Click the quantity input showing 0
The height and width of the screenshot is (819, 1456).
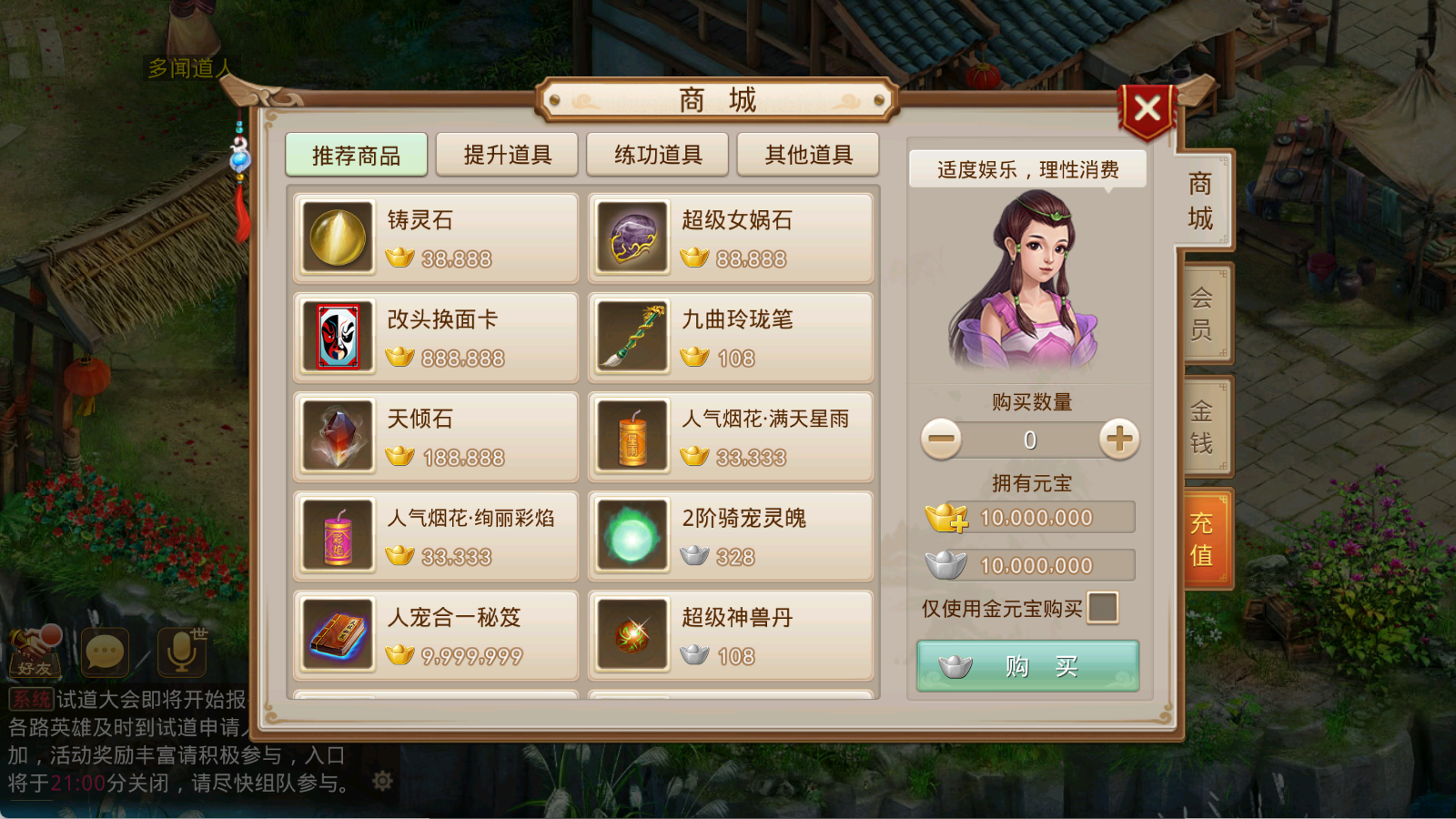click(x=1028, y=440)
